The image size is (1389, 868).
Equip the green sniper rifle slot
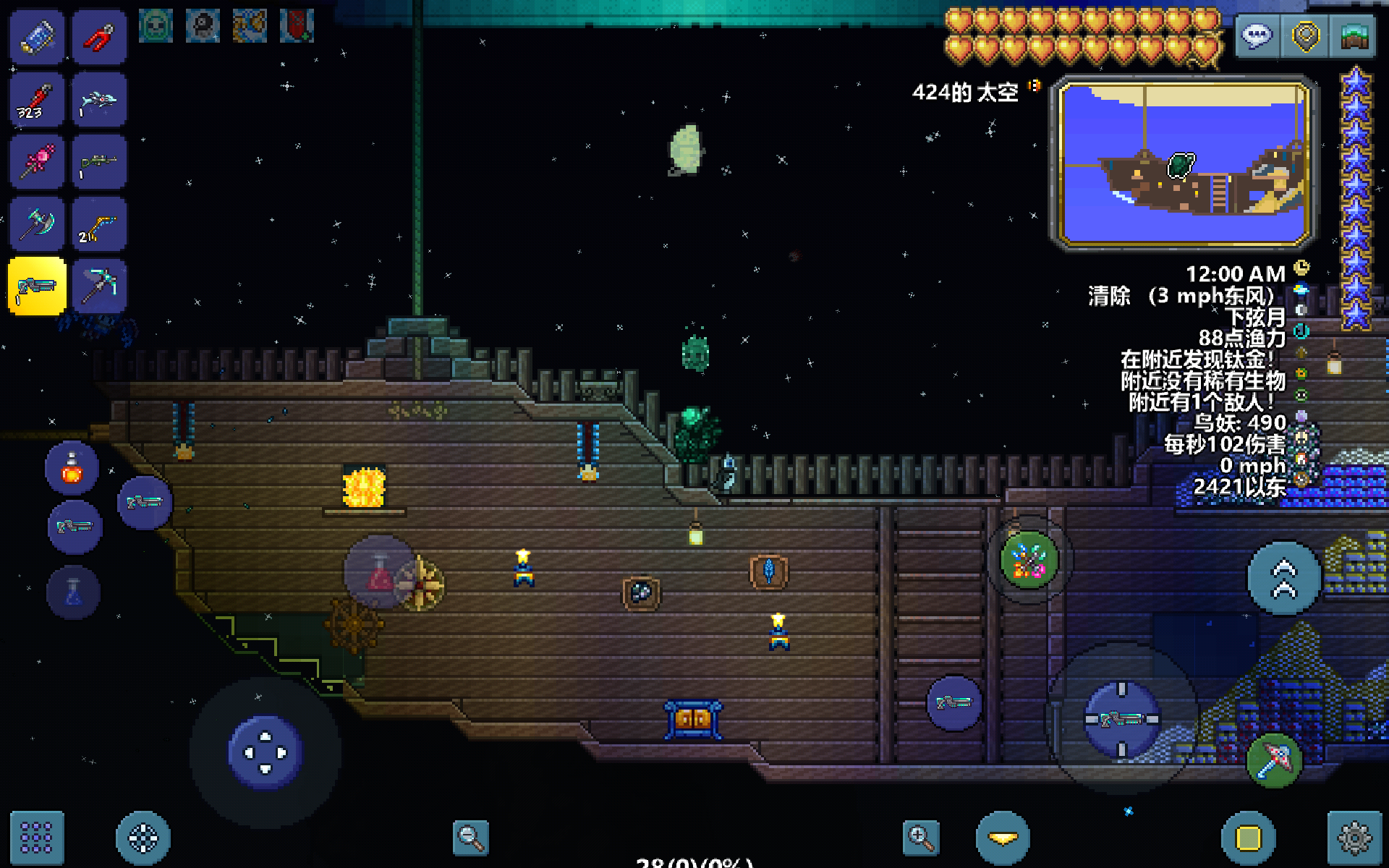tap(100, 163)
